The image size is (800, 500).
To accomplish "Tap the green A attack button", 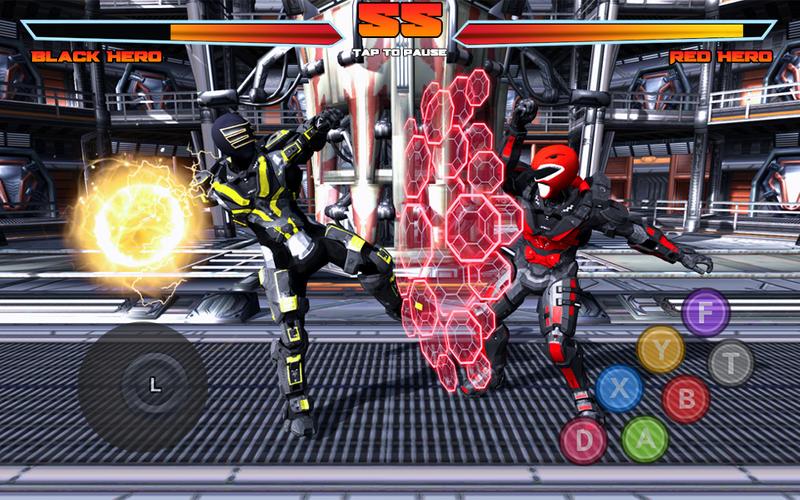I will click(x=645, y=438).
